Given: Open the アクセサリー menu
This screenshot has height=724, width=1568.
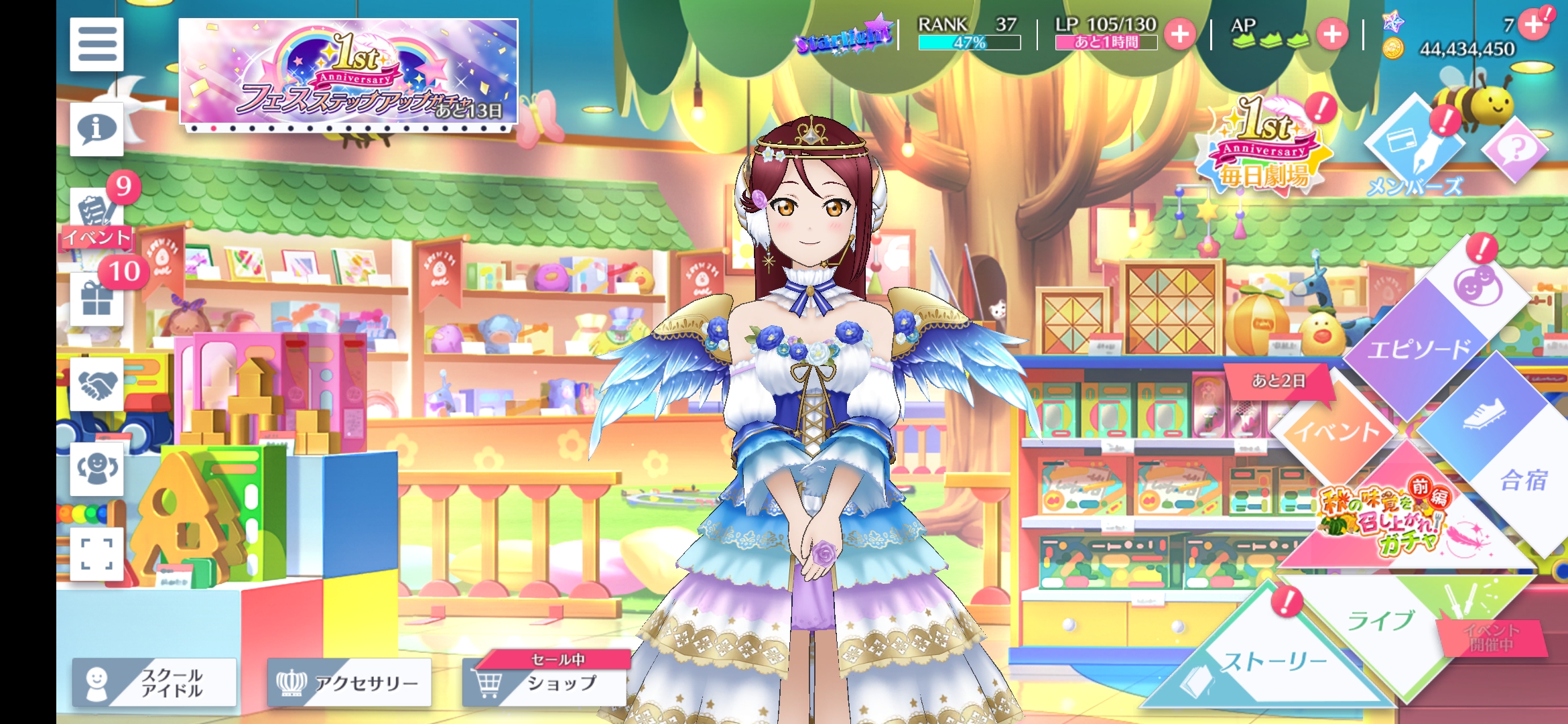Looking at the screenshot, I should point(349,682).
